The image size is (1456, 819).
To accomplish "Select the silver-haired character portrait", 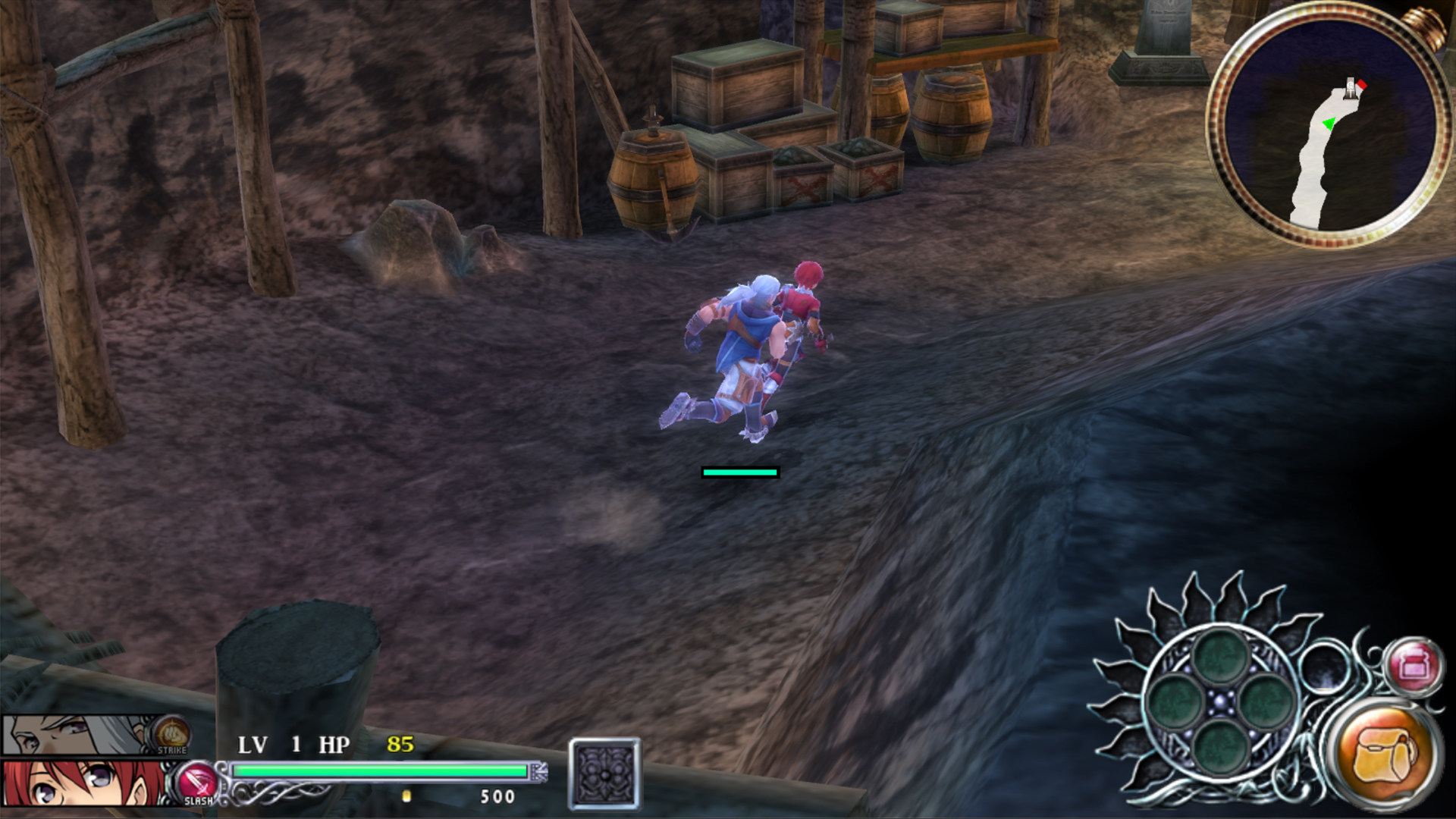I will click(76, 734).
